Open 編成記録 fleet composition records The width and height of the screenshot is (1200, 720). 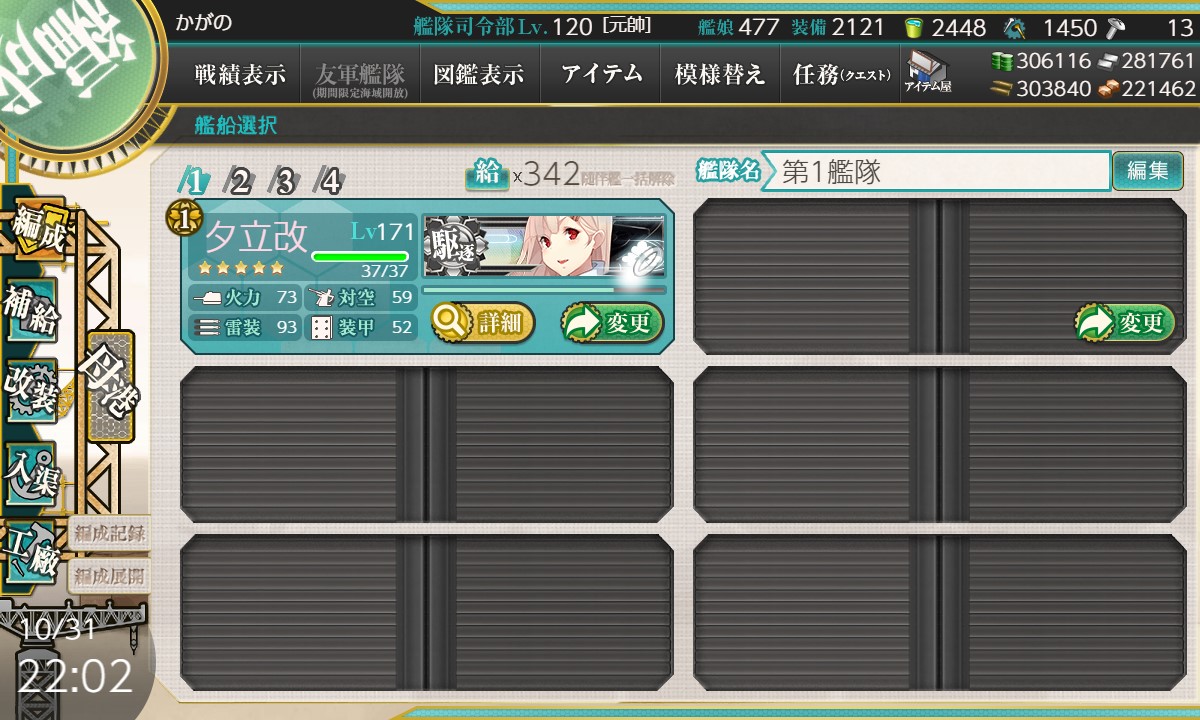(x=110, y=533)
